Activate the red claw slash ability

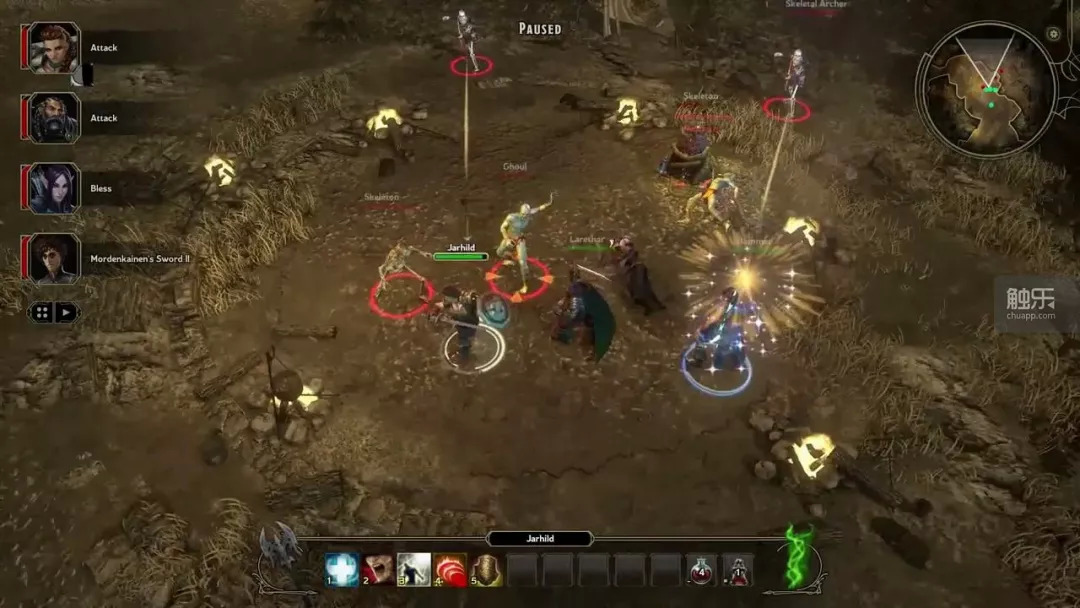(450, 570)
